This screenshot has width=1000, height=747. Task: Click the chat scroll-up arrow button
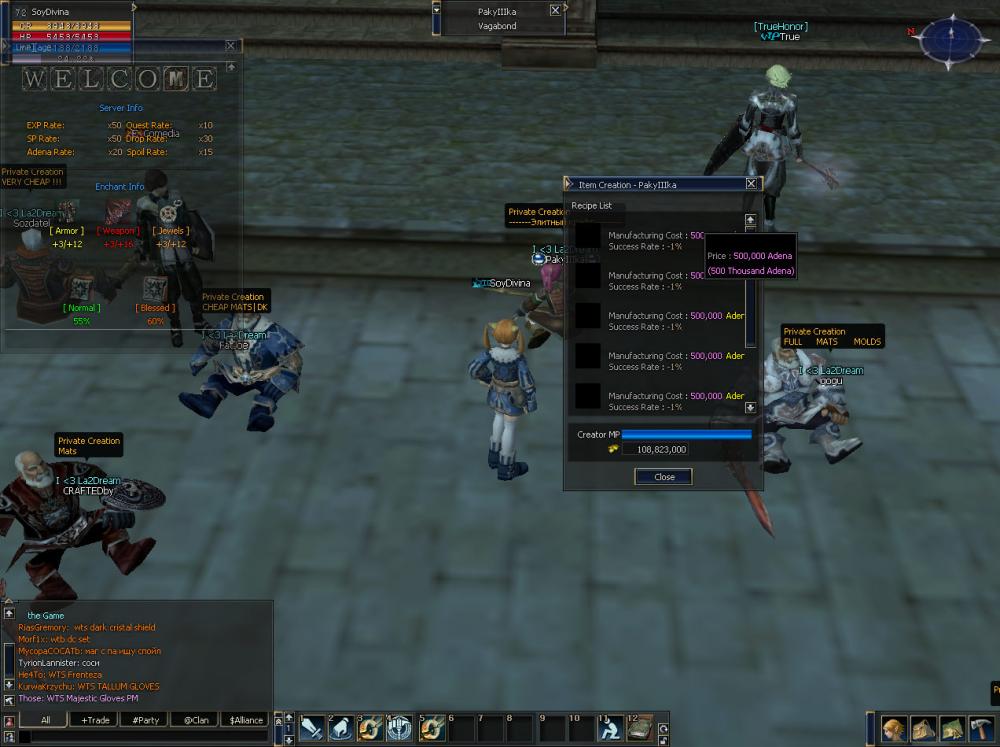pos(9,613)
